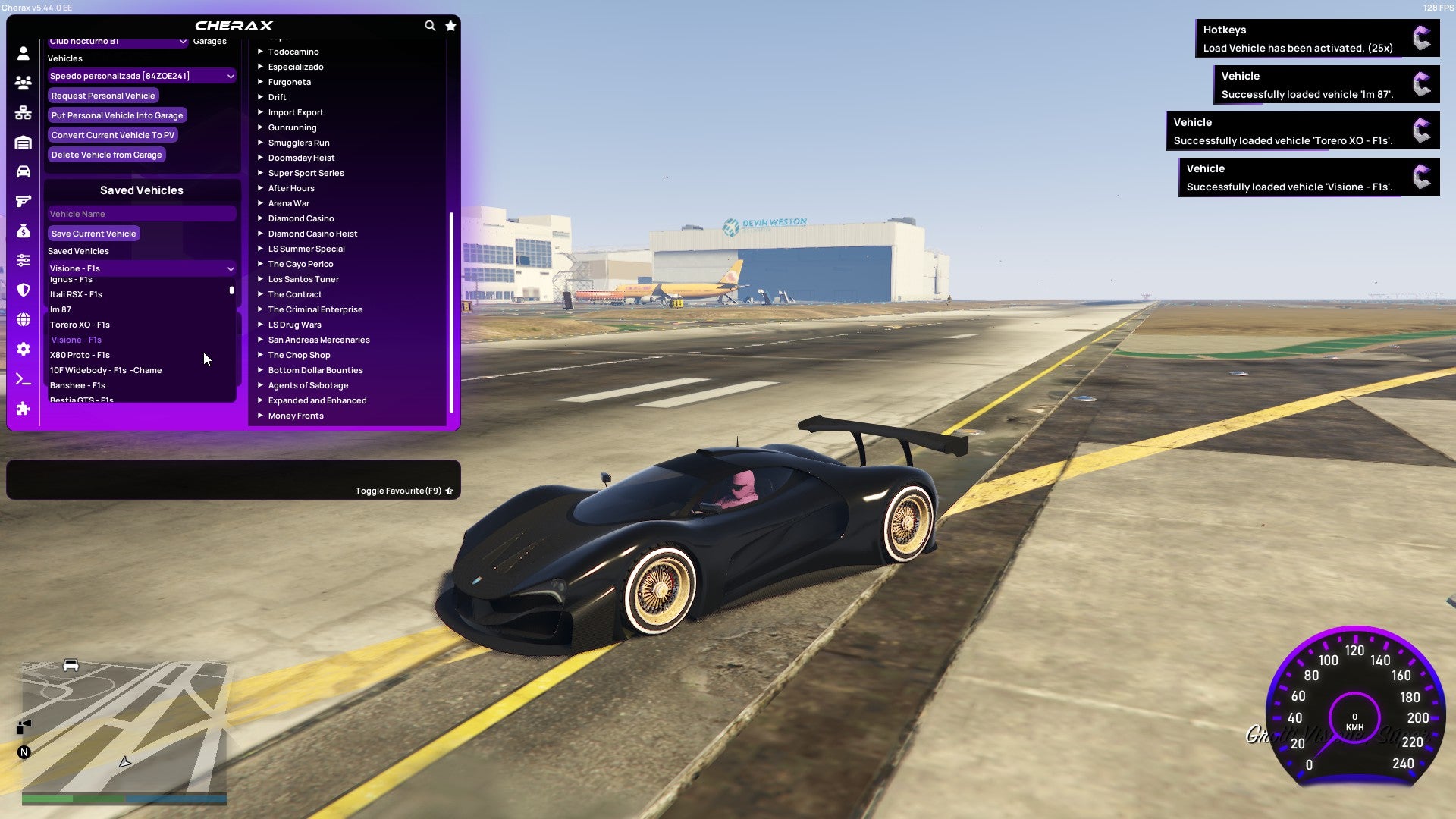This screenshot has height=819, width=1456.
Task: Open the Lua console terminal icon
Action: tap(23, 374)
